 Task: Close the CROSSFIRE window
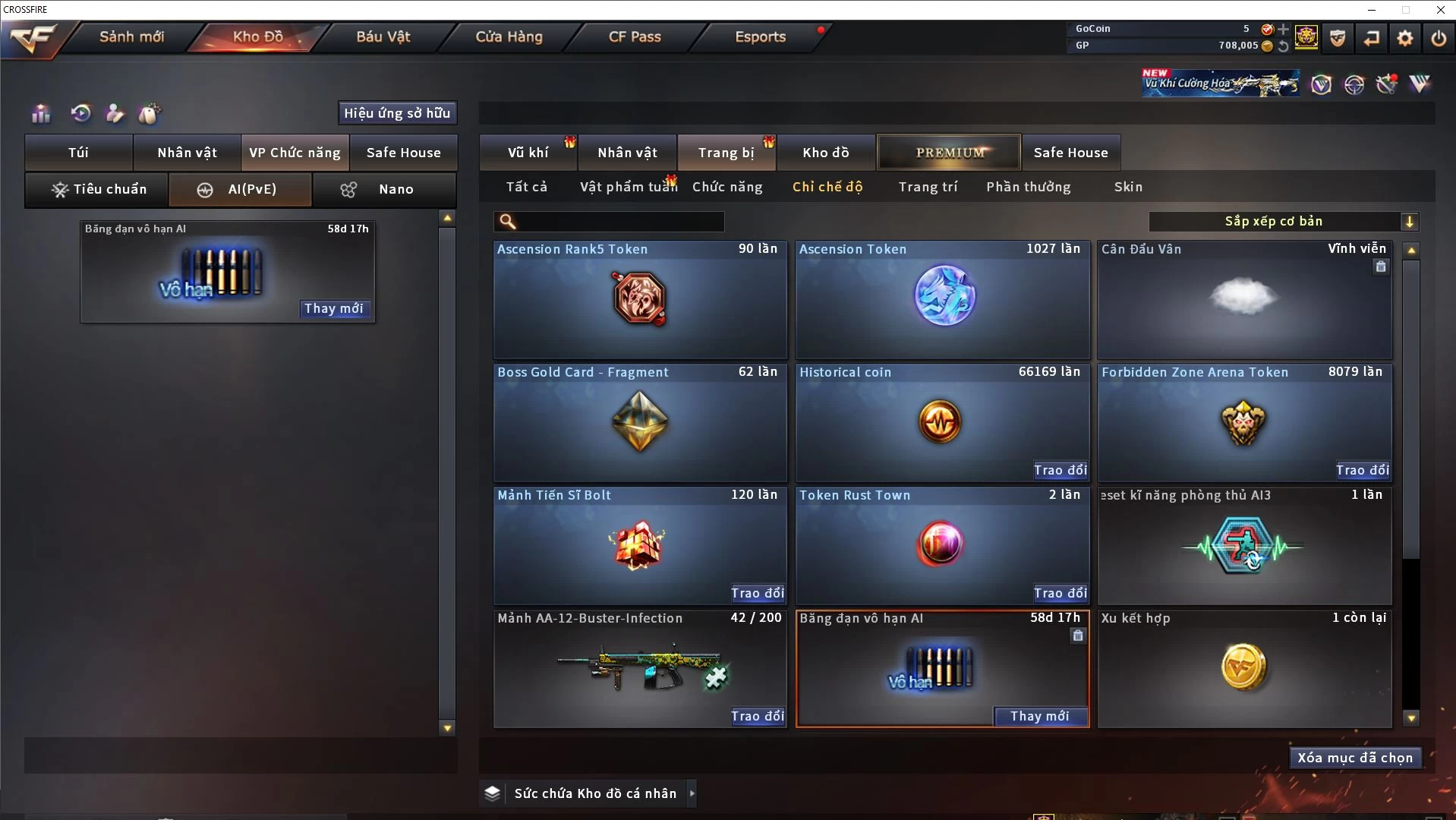[1440, 10]
